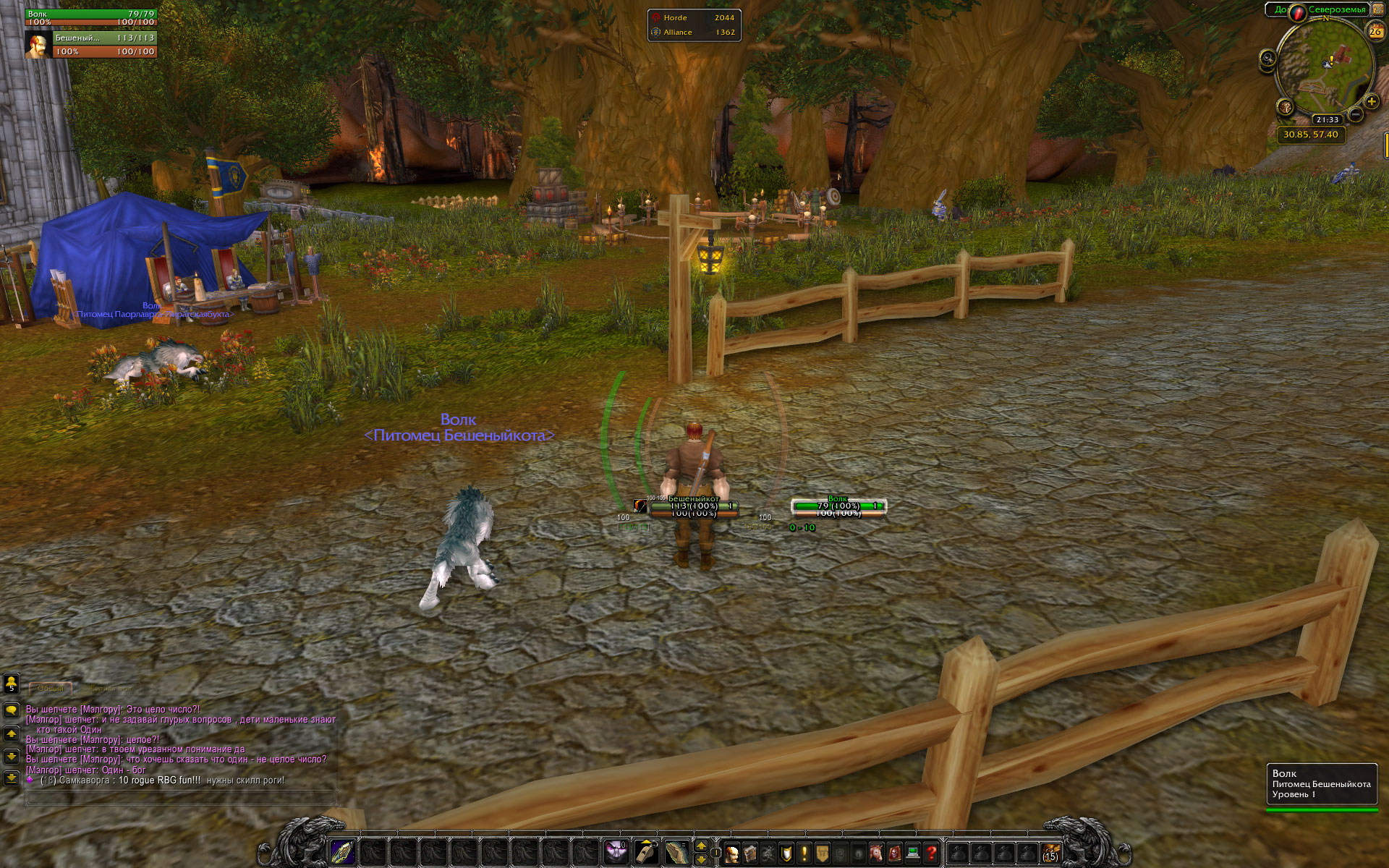
Task: Click the chat text input box
Action: click(181, 799)
